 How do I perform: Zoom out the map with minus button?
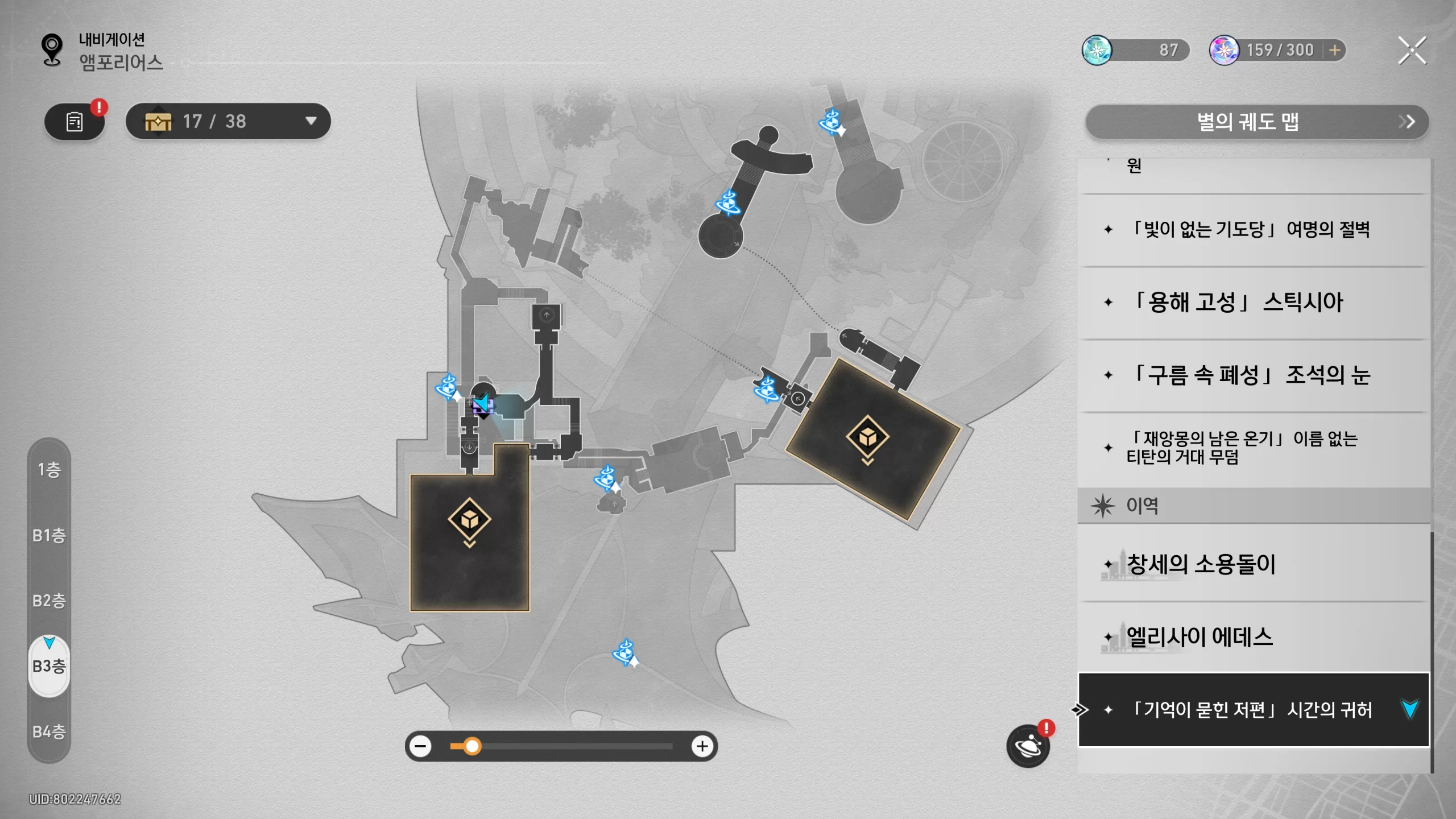coord(421,746)
